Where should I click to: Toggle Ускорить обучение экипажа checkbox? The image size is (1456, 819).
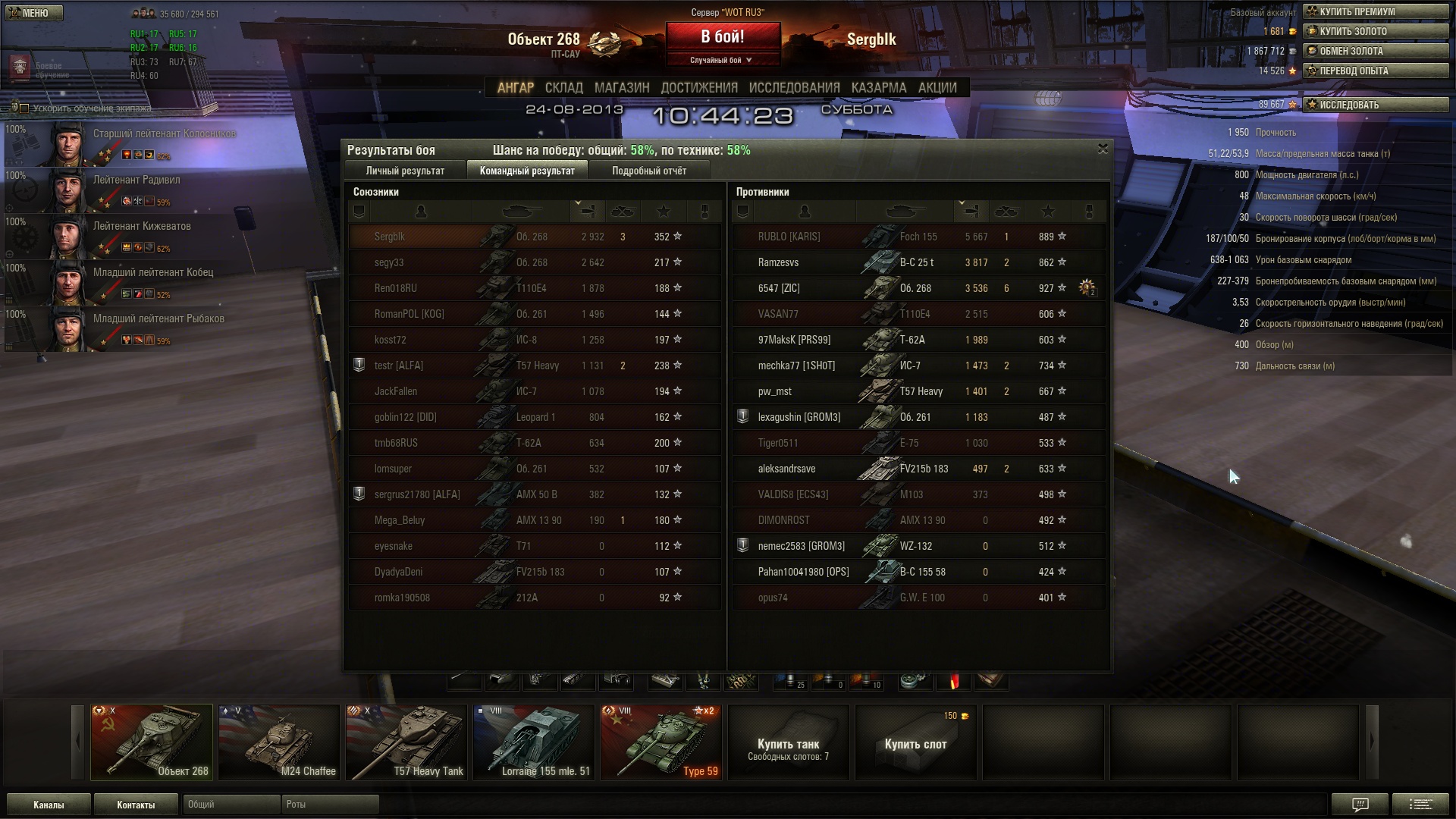coord(24,108)
